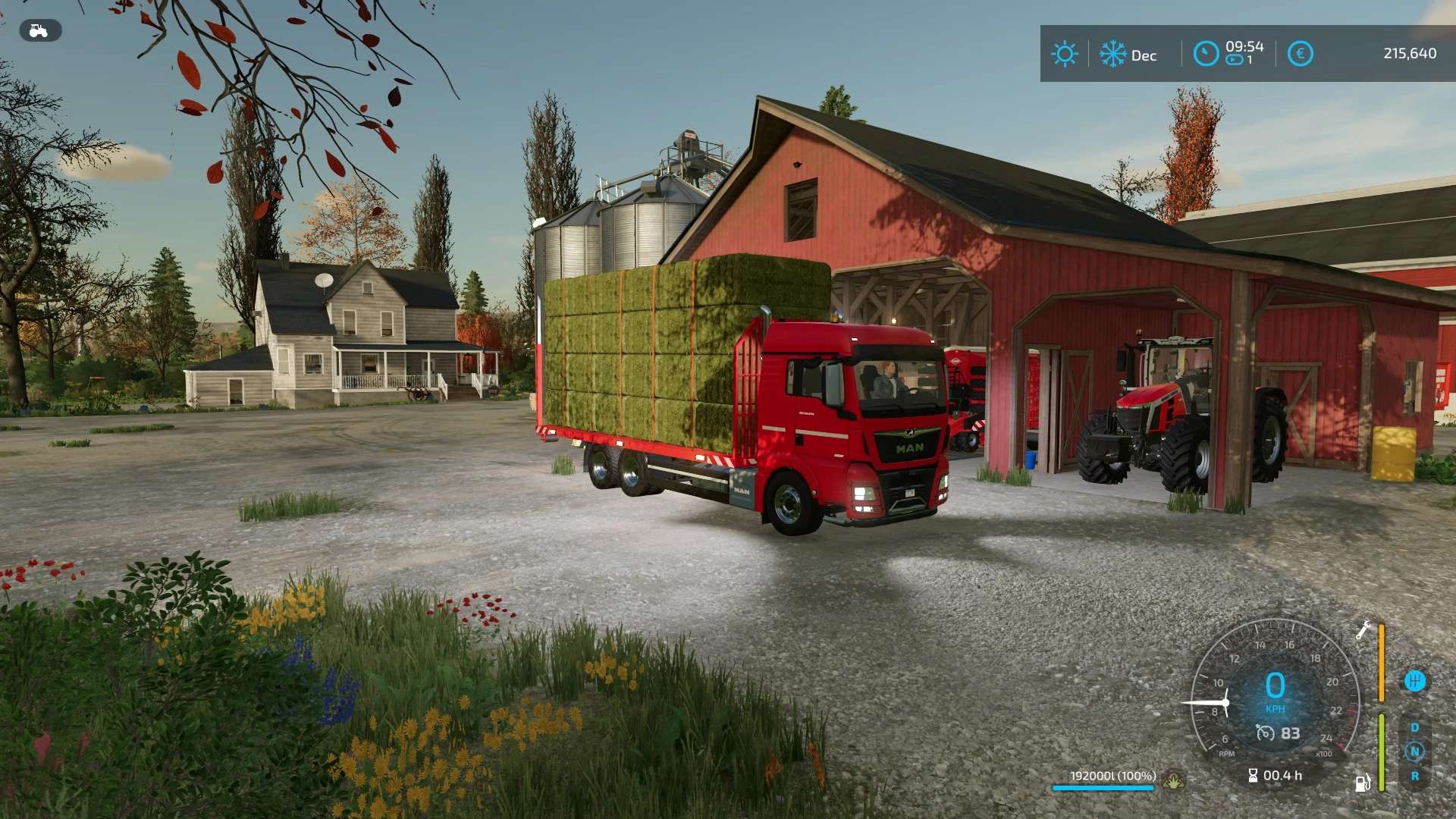Select the hay fill type icon
The height and width of the screenshot is (819, 1456).
(1173, 780)
